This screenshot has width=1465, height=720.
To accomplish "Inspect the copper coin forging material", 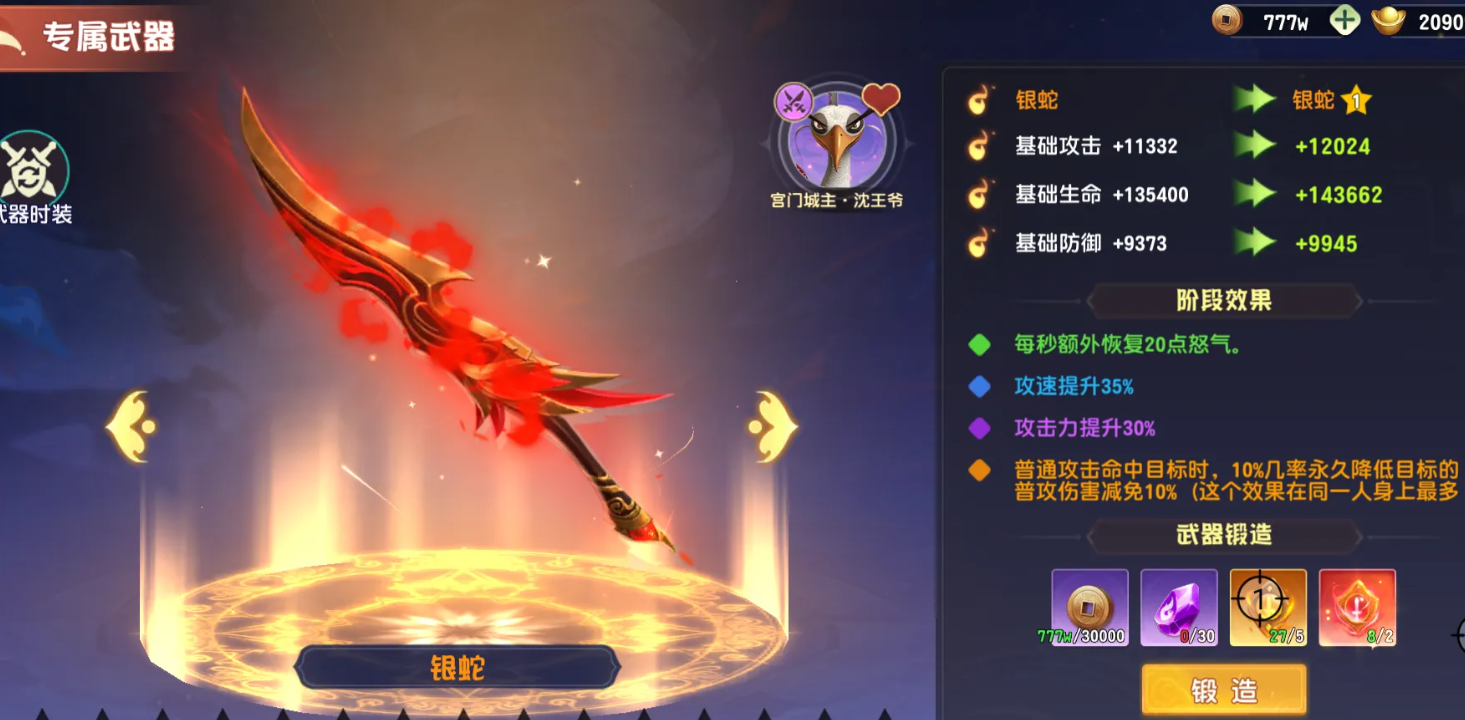I will tap(1089, 607).
